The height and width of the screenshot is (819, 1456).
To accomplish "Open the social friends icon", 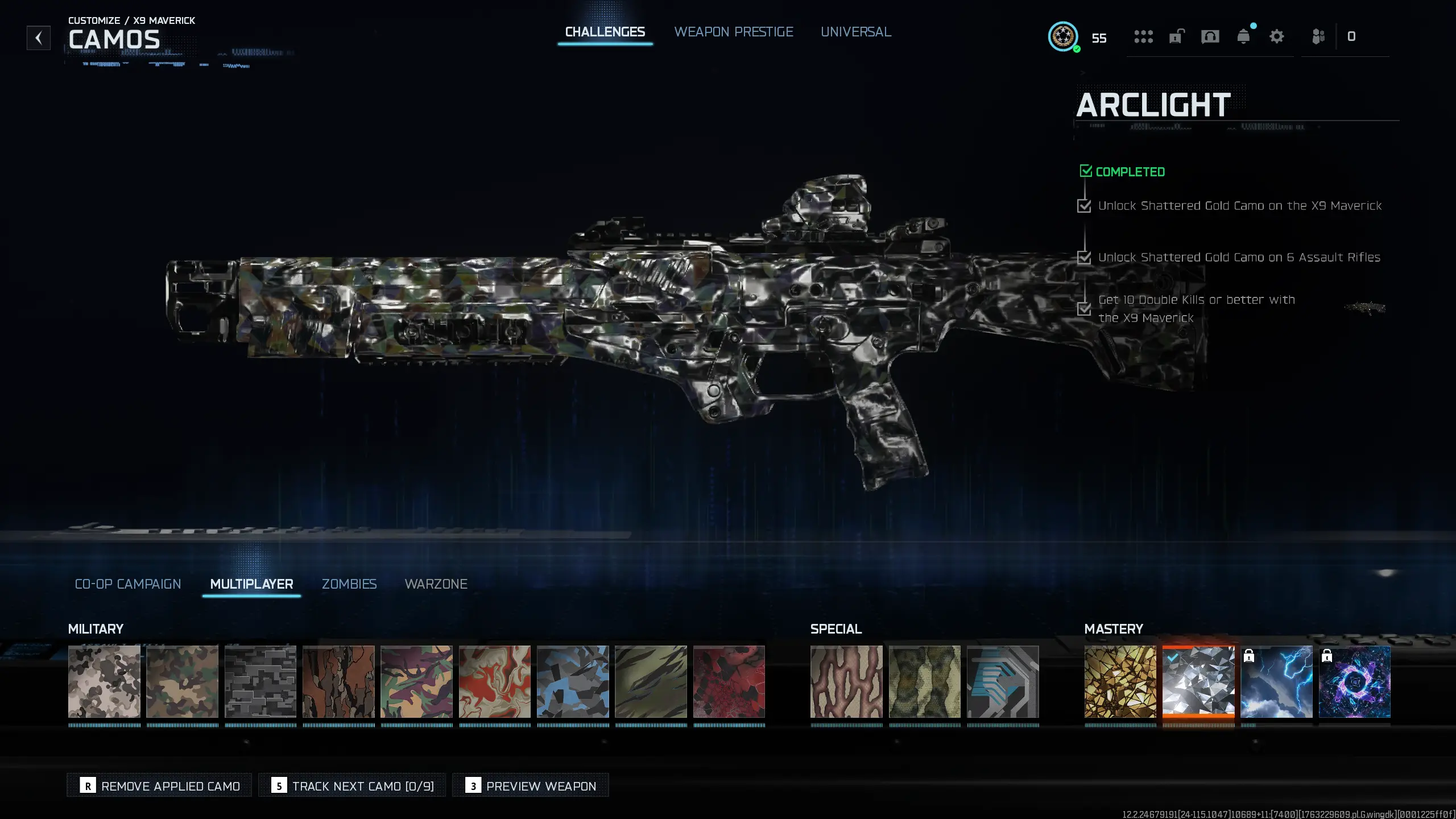I will (x=1318, y=36).
